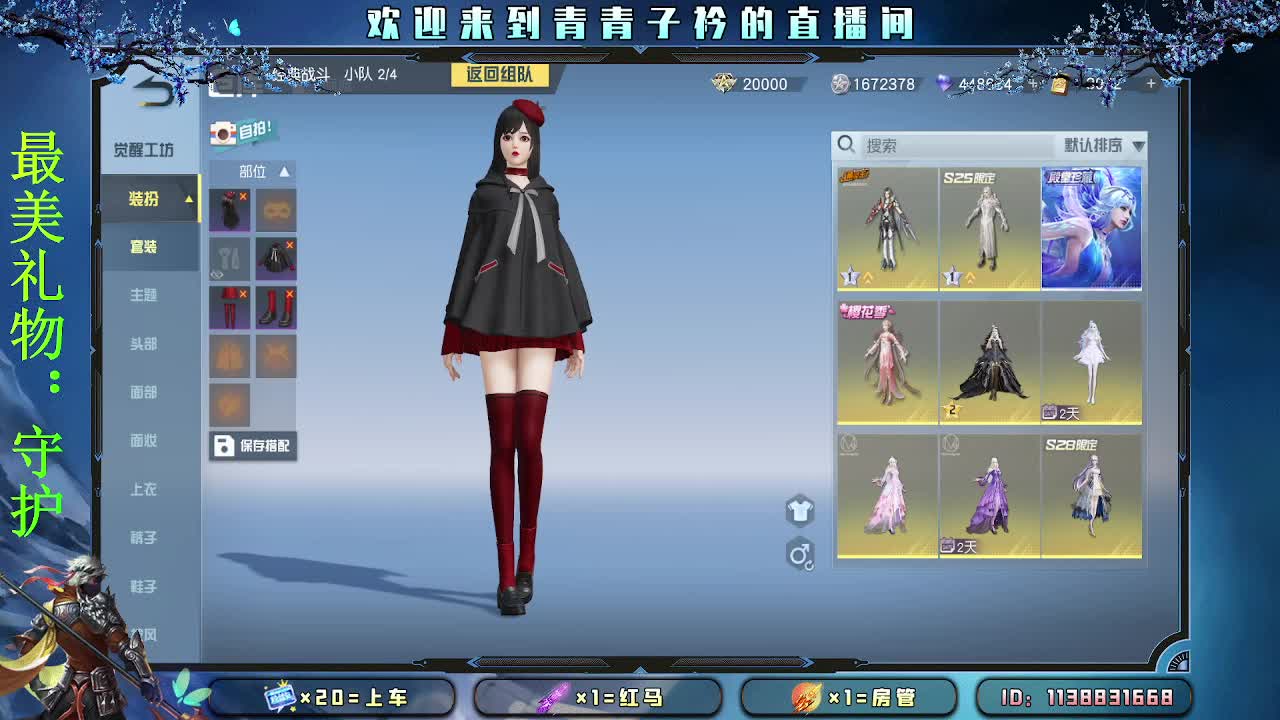
Task: Click the try-on shirt icon beside outfit list
Action: [x=799, y=511]
